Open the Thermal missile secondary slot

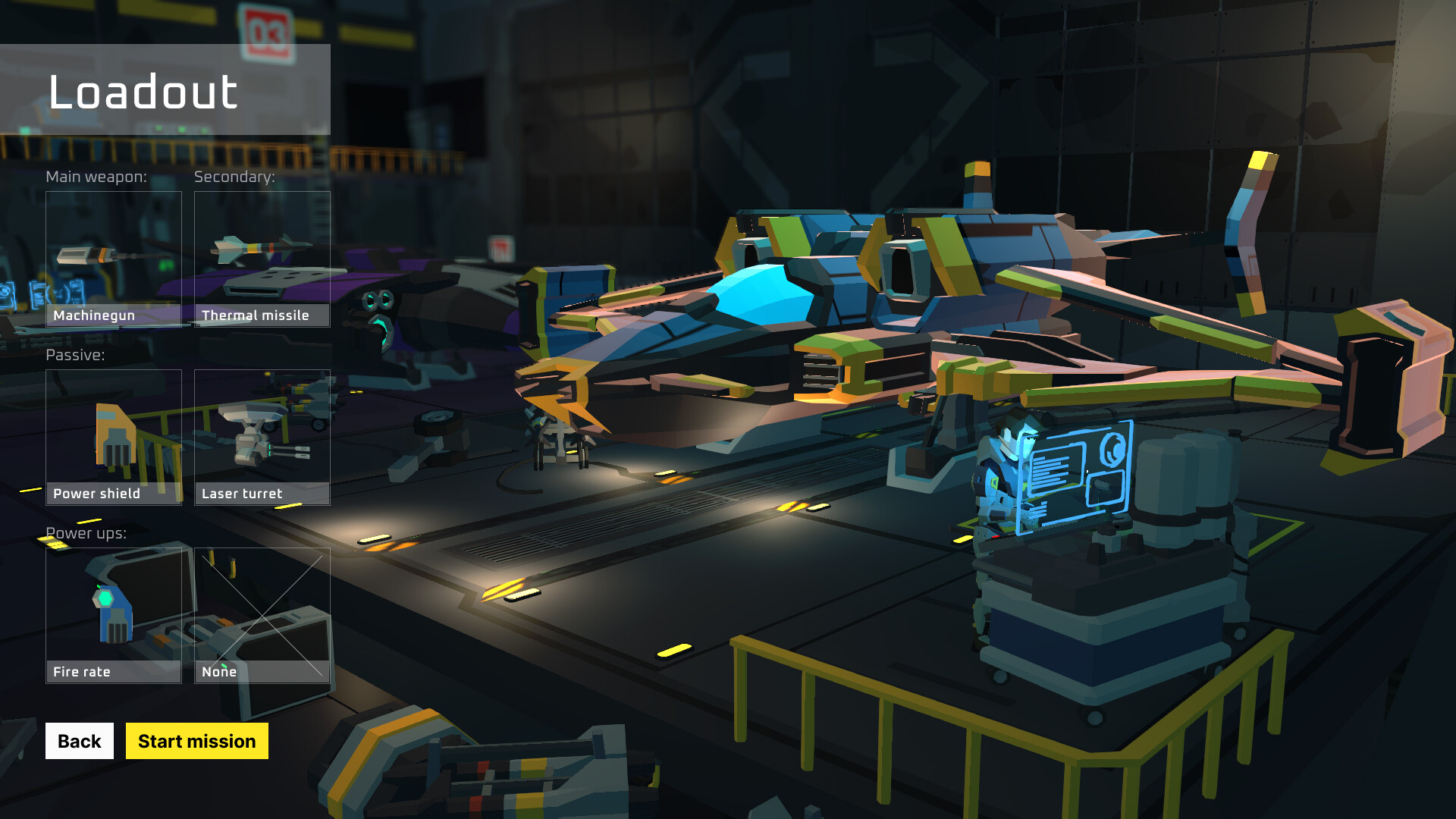click(x=262, y=258)
